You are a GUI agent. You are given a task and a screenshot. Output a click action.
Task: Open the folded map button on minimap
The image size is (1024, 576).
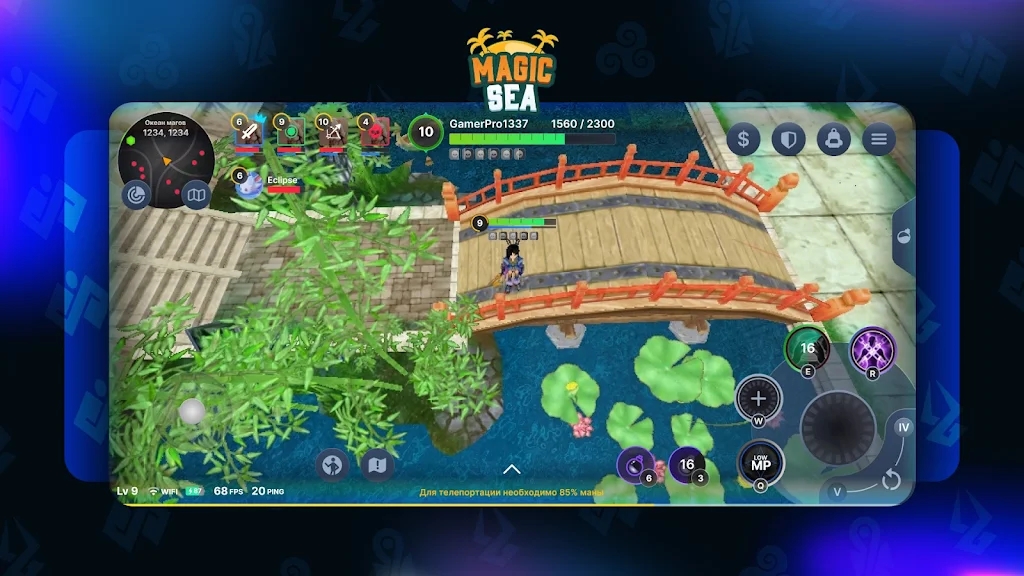tap(196, 194)
